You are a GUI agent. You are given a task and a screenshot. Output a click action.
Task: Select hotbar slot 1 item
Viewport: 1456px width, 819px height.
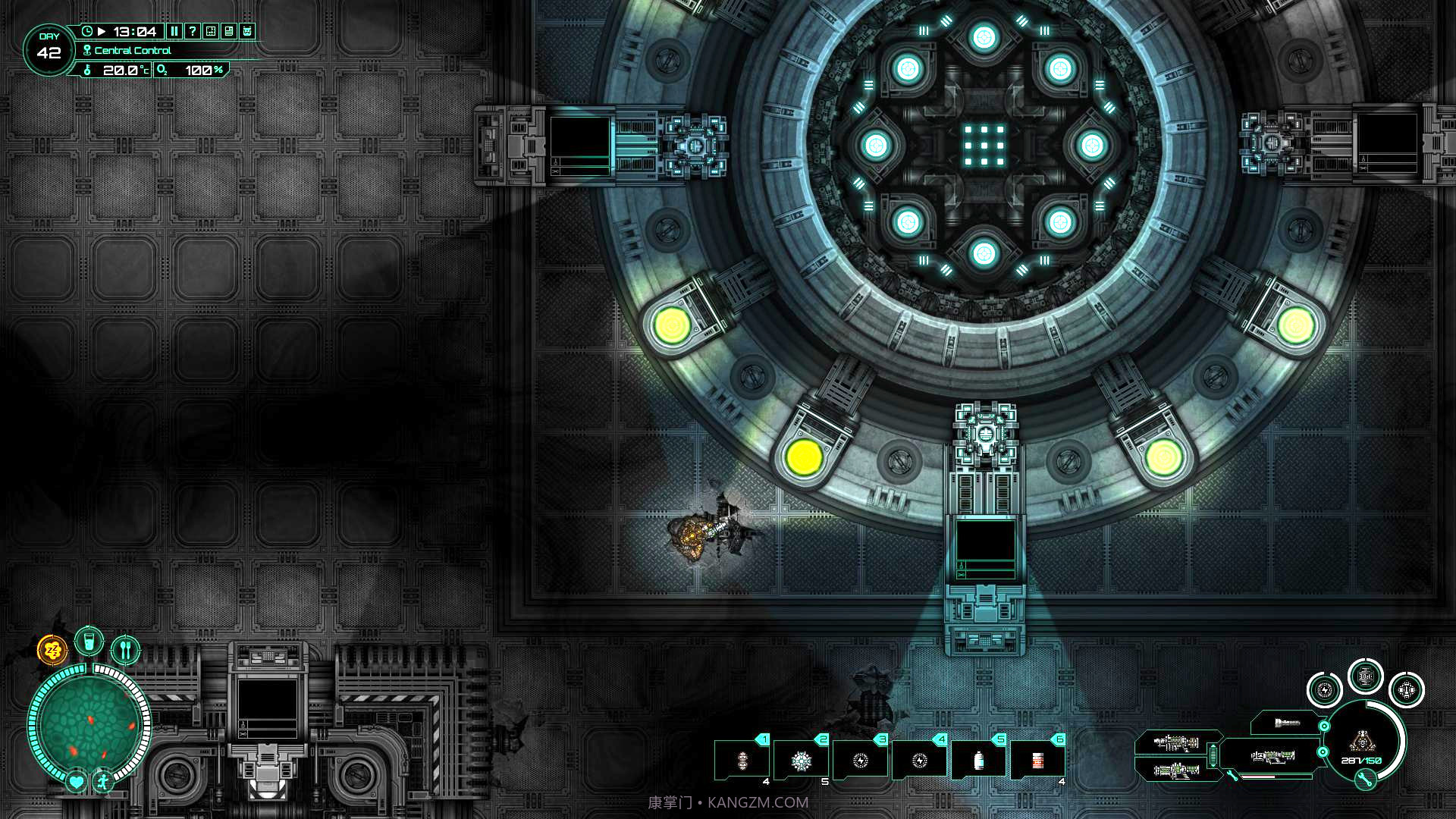742,761
